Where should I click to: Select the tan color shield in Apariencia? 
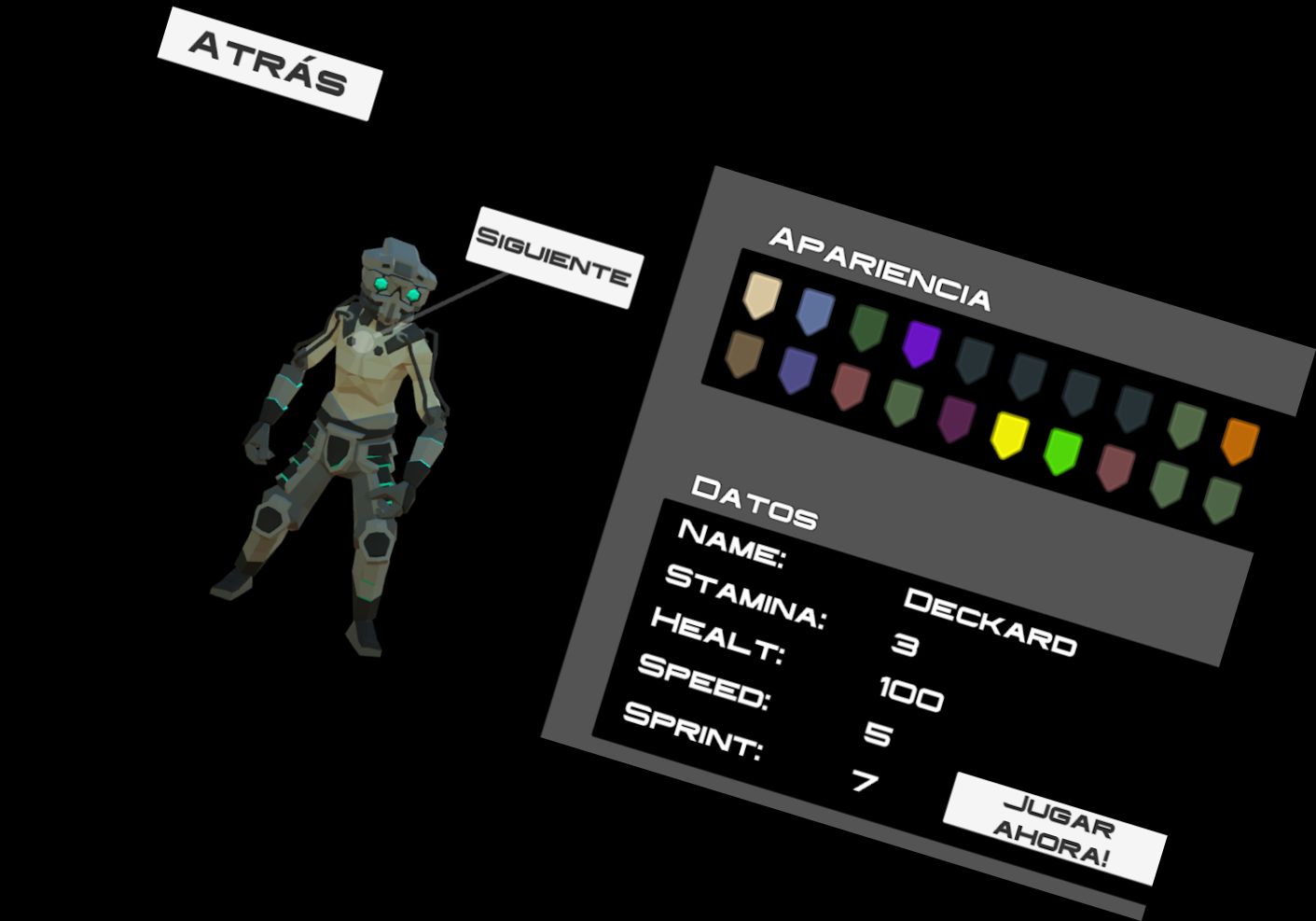[763, 294]
